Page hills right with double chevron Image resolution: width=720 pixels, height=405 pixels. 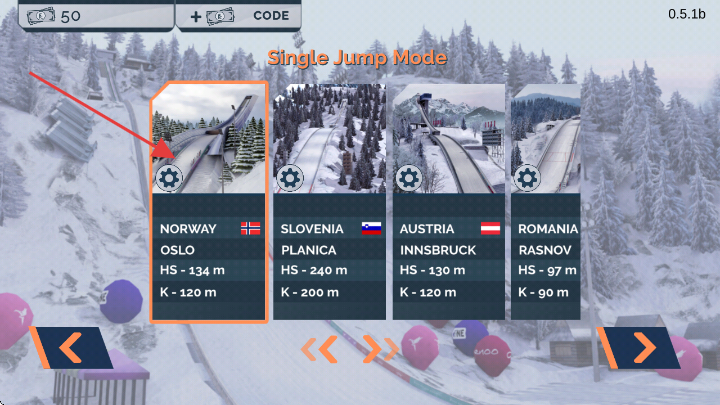point(380,349)
